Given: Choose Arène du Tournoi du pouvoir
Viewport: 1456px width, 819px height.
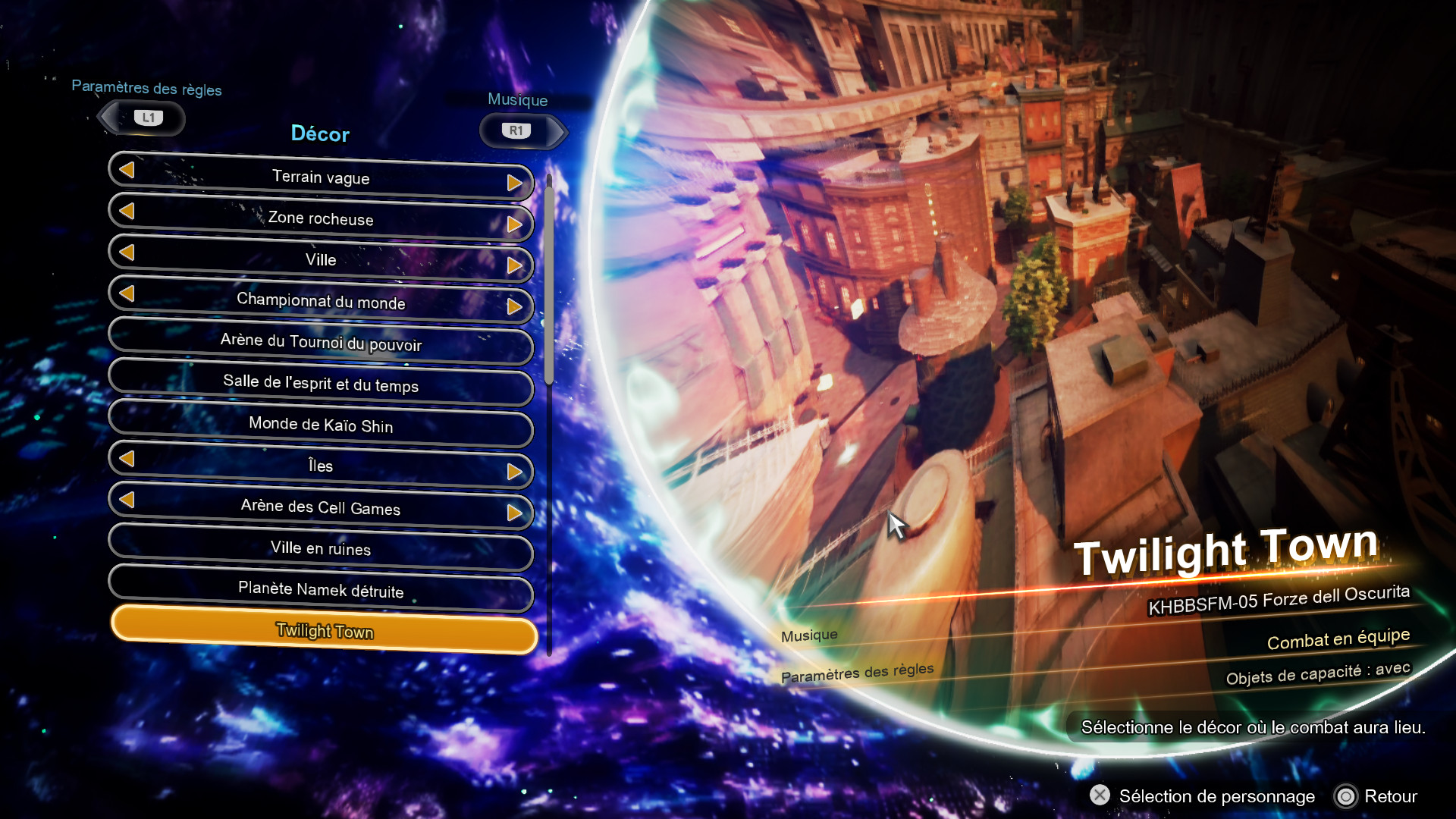Looking at the screenshot, I should [321, 345].
